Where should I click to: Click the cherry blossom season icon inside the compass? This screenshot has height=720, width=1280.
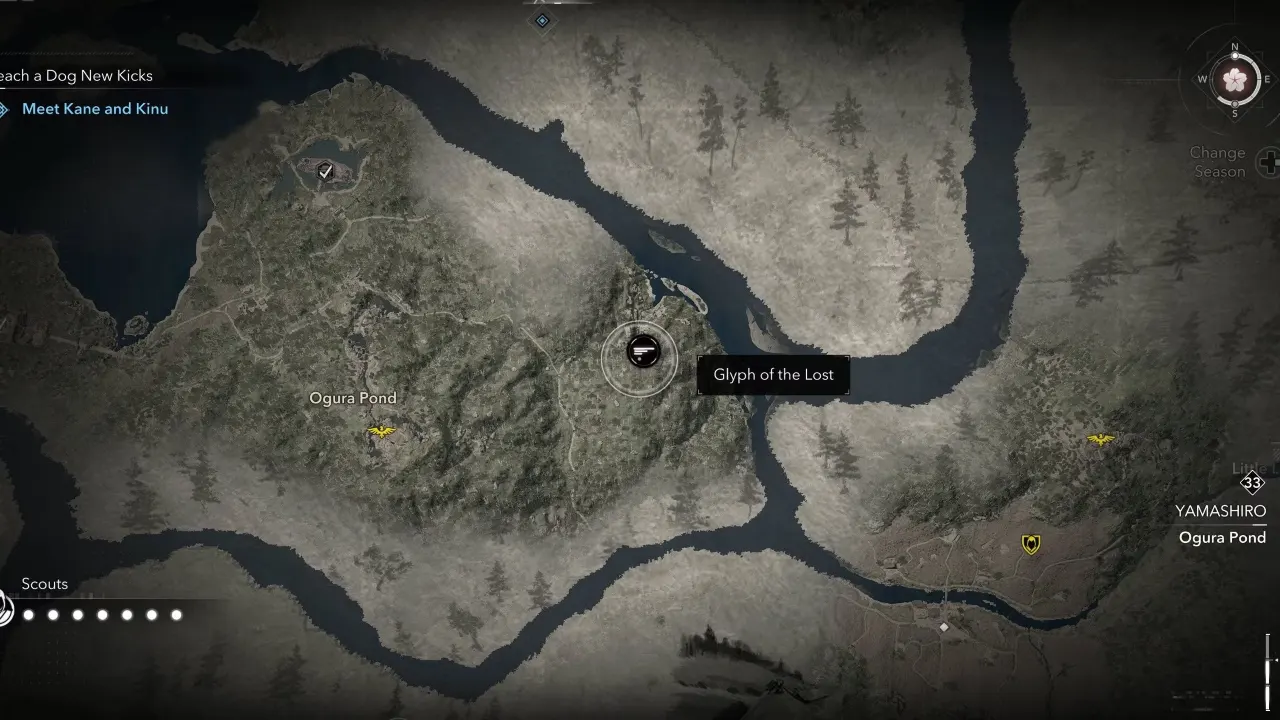point(1237,80)
